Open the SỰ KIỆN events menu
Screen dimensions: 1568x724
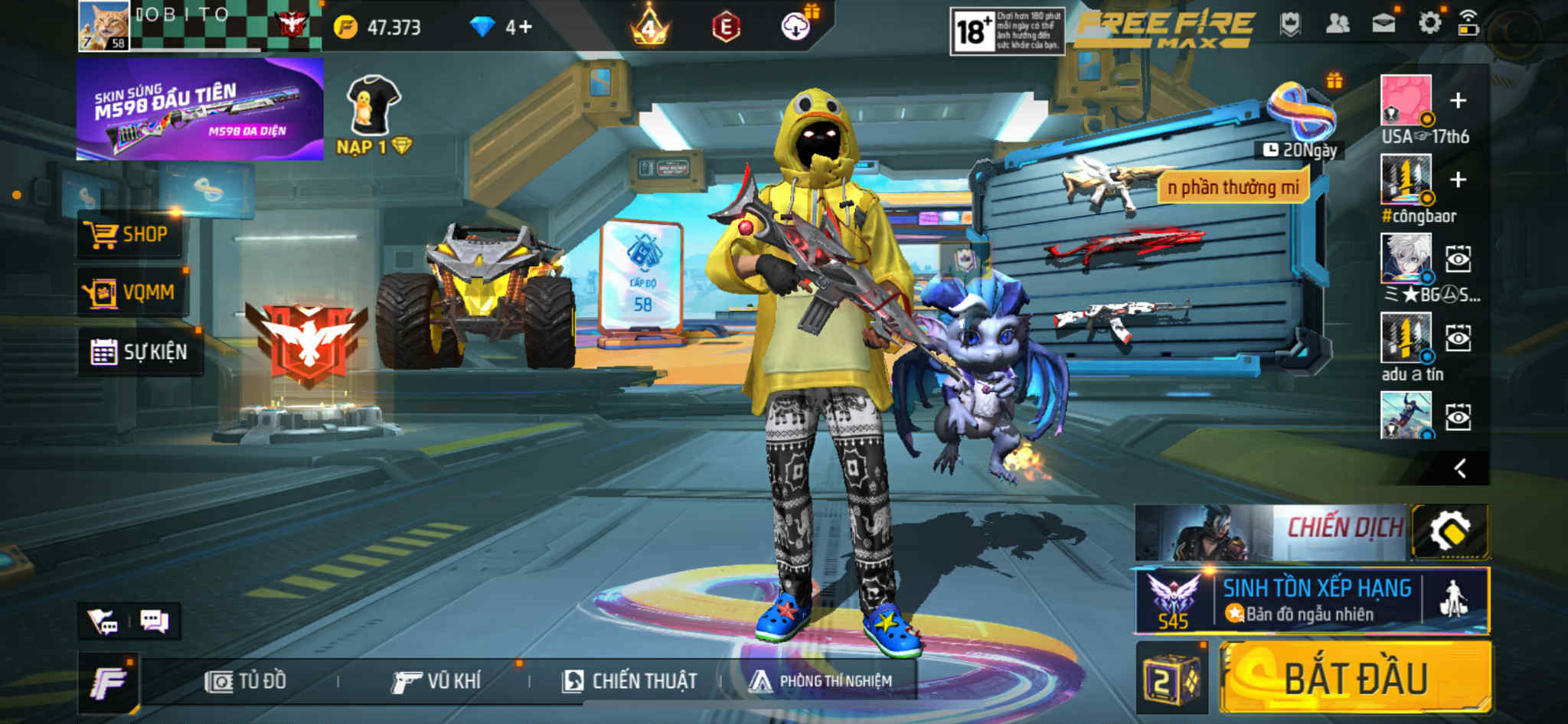pos(139,352)
